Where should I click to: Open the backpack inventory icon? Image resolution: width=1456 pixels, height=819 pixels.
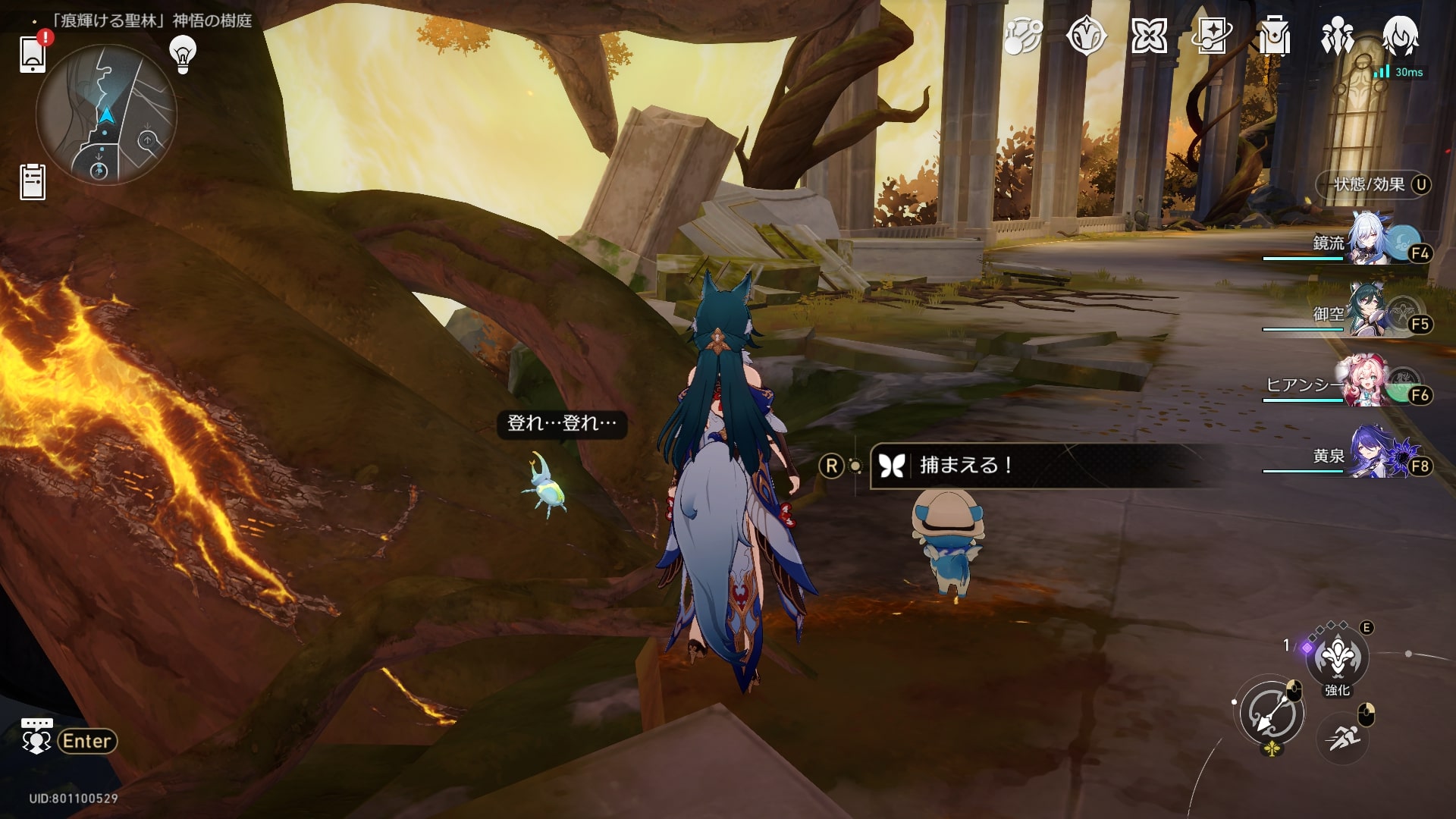coord(1274,36)
